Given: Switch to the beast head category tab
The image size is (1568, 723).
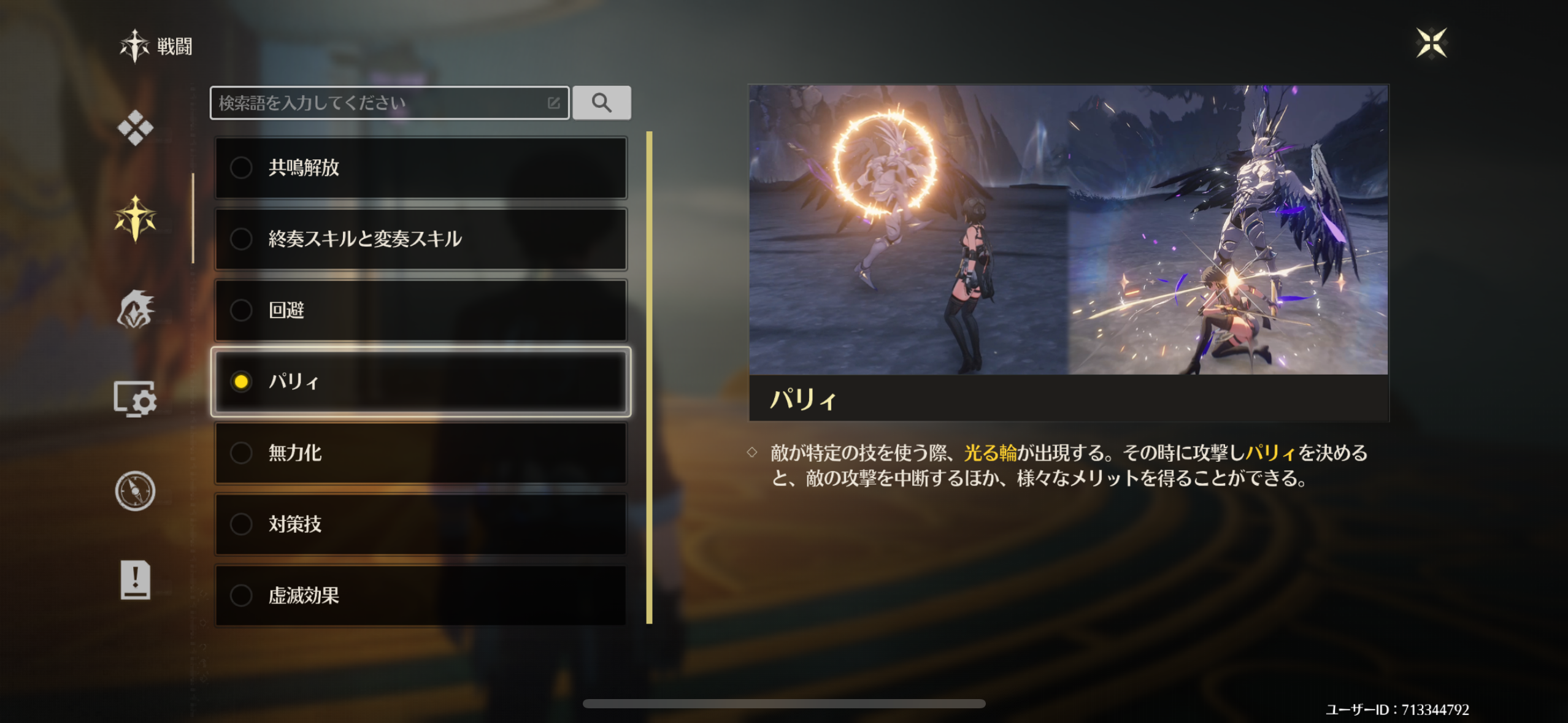Looking at the screenshot, I should pos(135,310).
